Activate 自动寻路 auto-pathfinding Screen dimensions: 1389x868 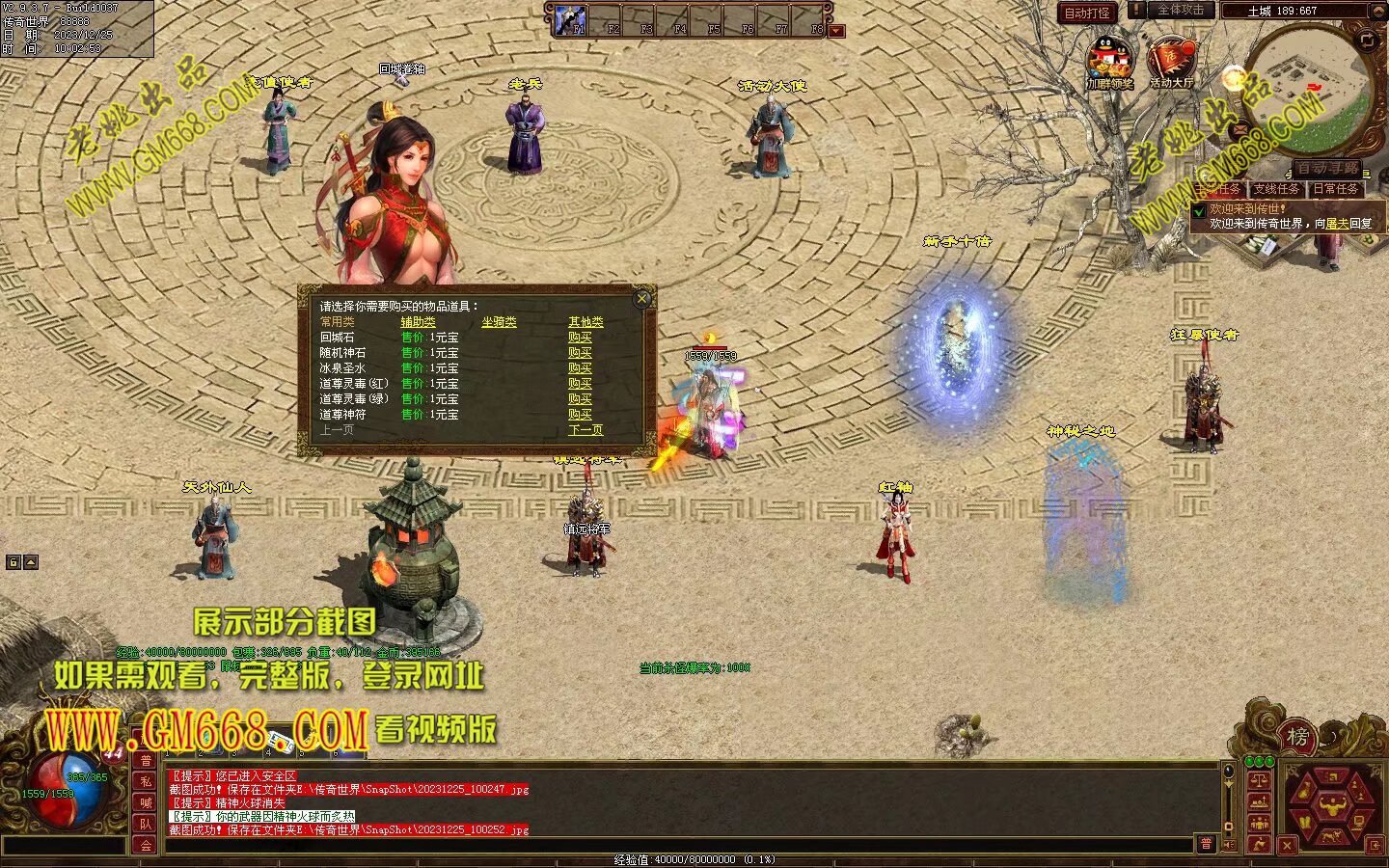tap(1326, 168)
